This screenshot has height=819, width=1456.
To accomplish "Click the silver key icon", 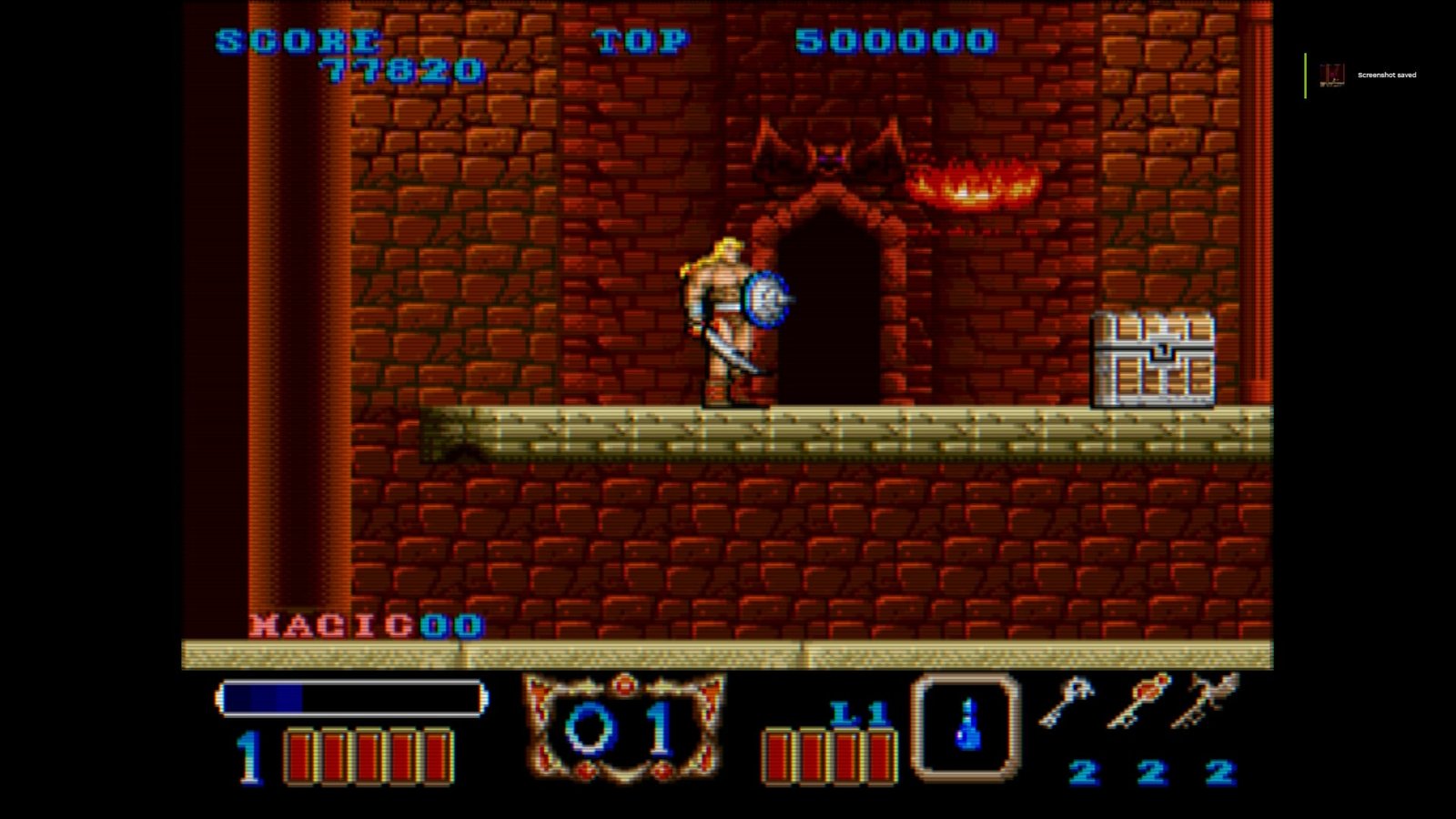I will (x=1066, y=701).
